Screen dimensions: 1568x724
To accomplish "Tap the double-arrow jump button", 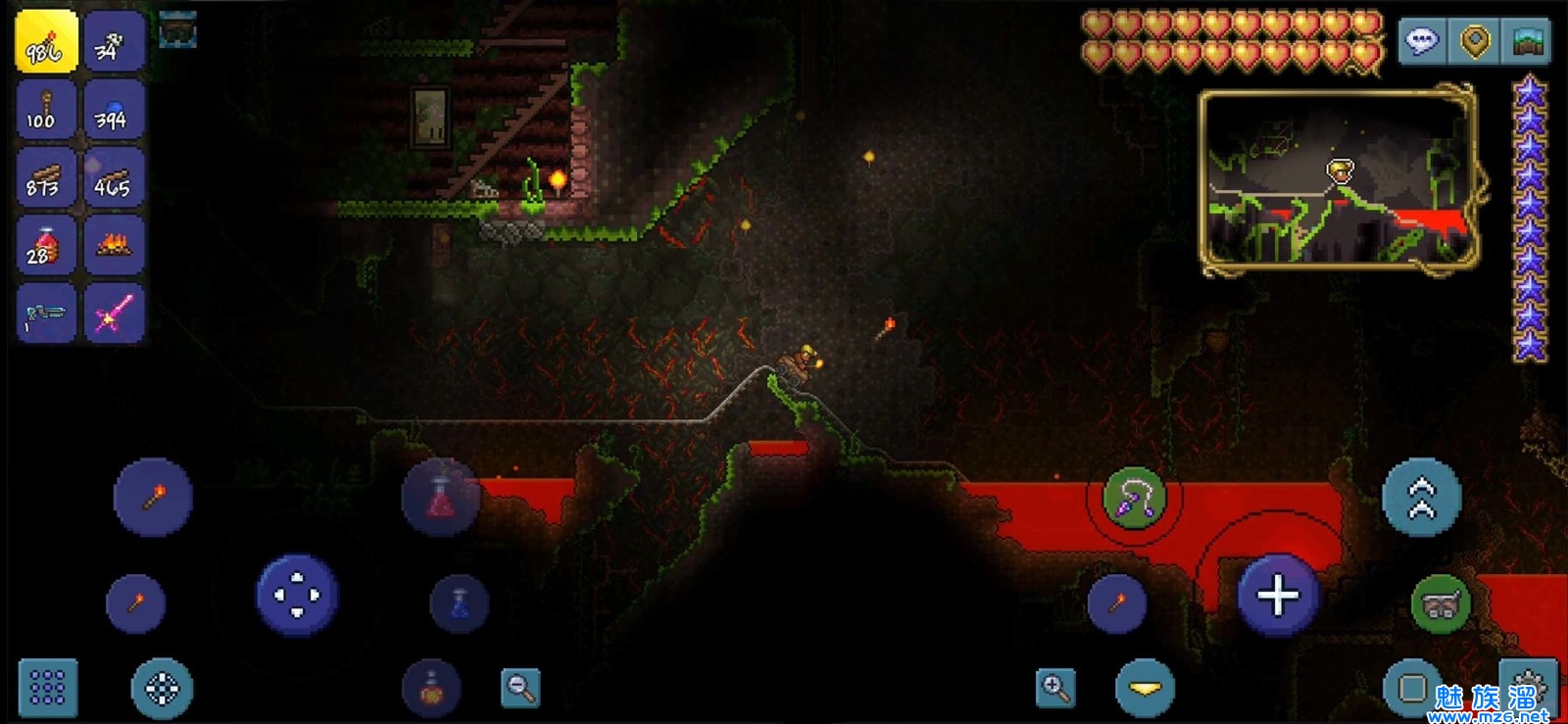I will 1421,498.
